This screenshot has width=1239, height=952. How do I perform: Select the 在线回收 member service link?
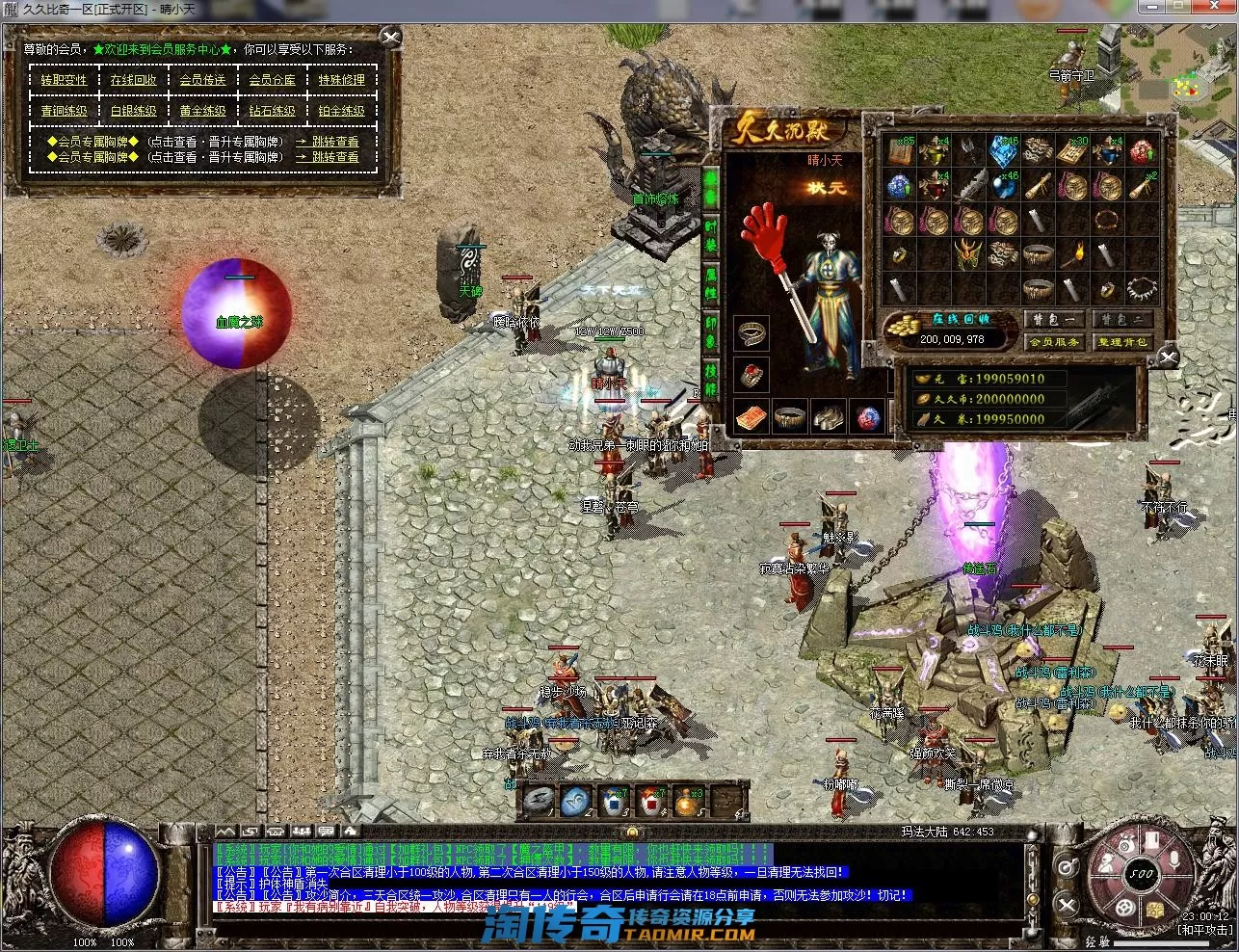(133, 81)
